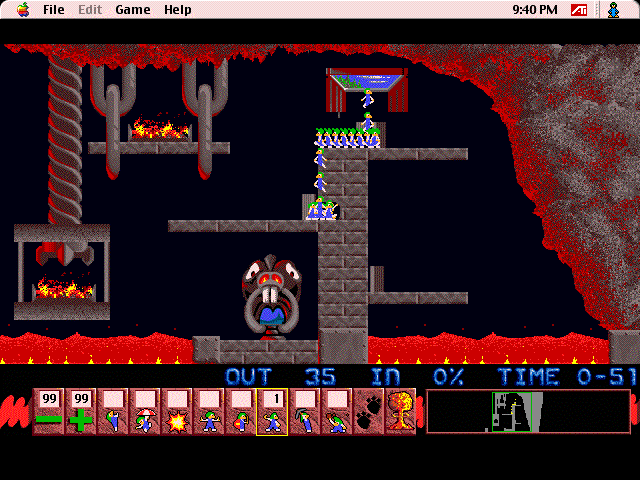This screenshot has width=640, height=480.
Task: Click the level overview minimap
Action: 528,411
